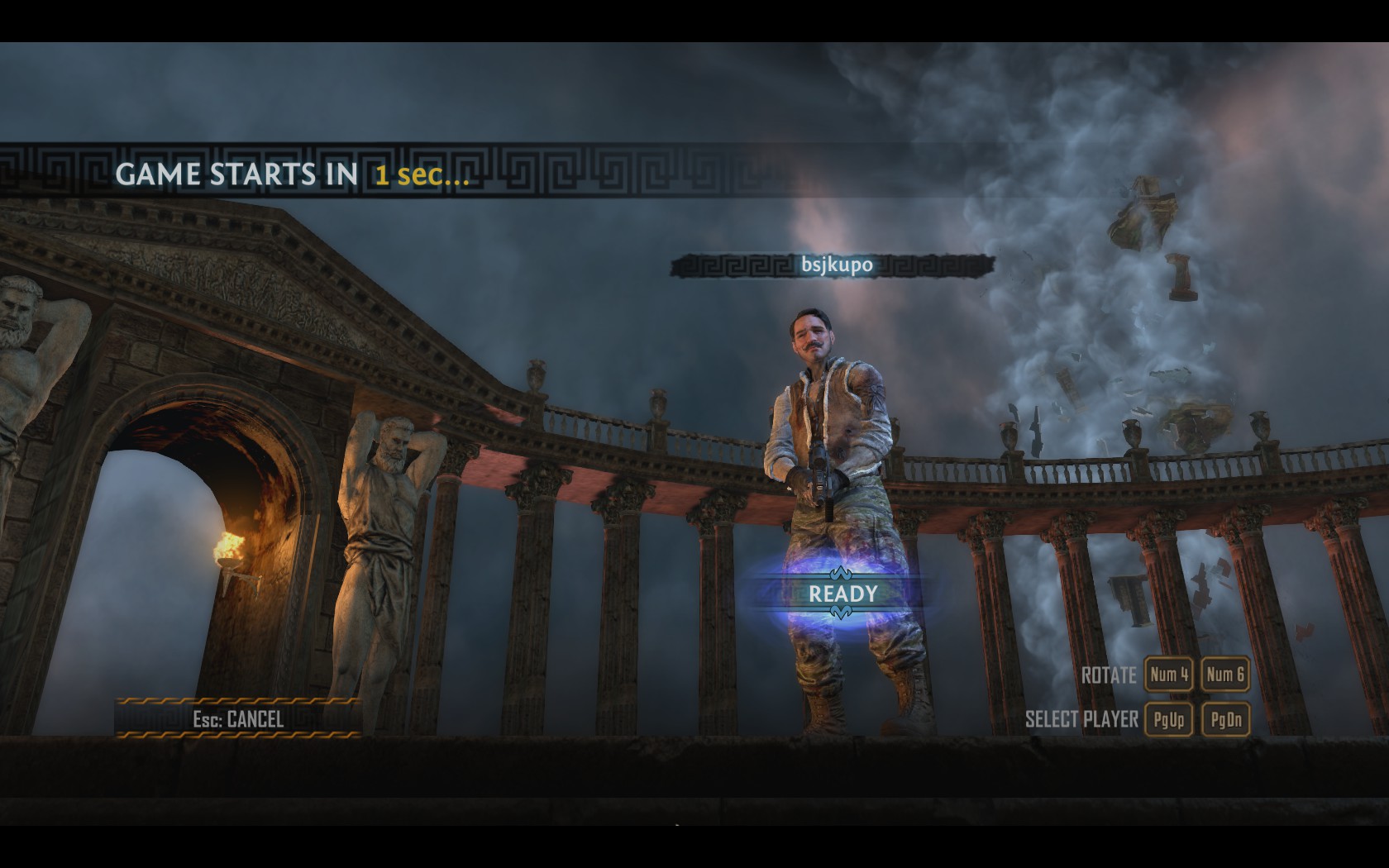Toggle the glowing READY status badge
Screen dimensions: 1389x868
[x=842, y=594]
